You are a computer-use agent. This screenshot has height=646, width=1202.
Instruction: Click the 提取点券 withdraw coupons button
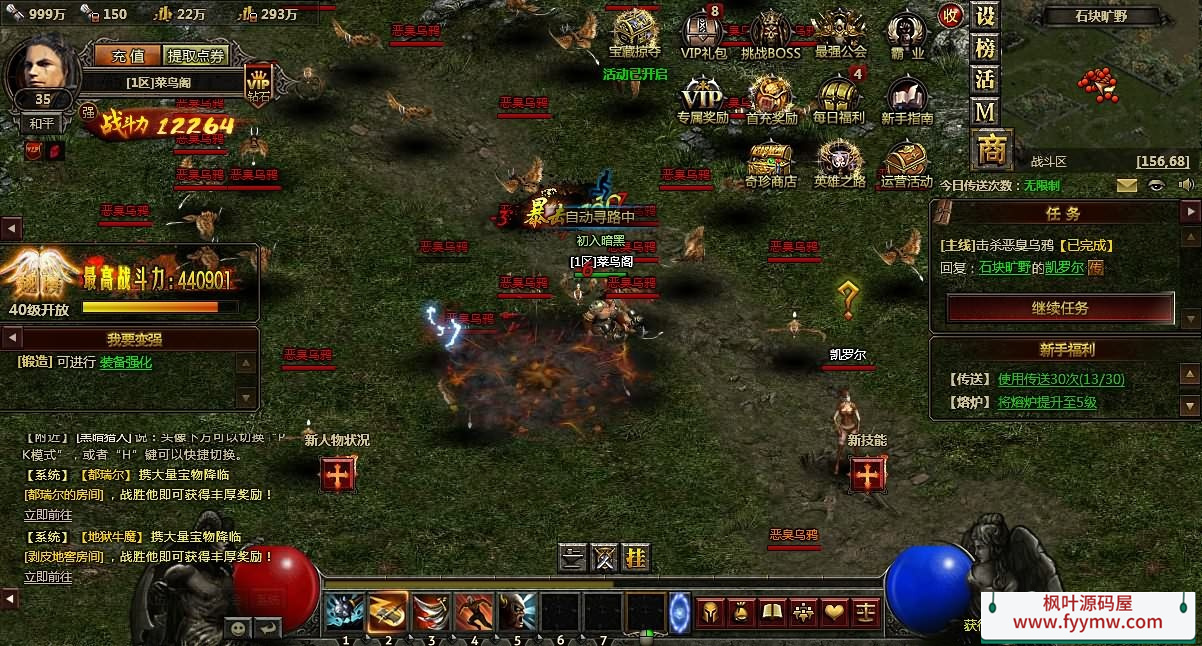[196, 56]
